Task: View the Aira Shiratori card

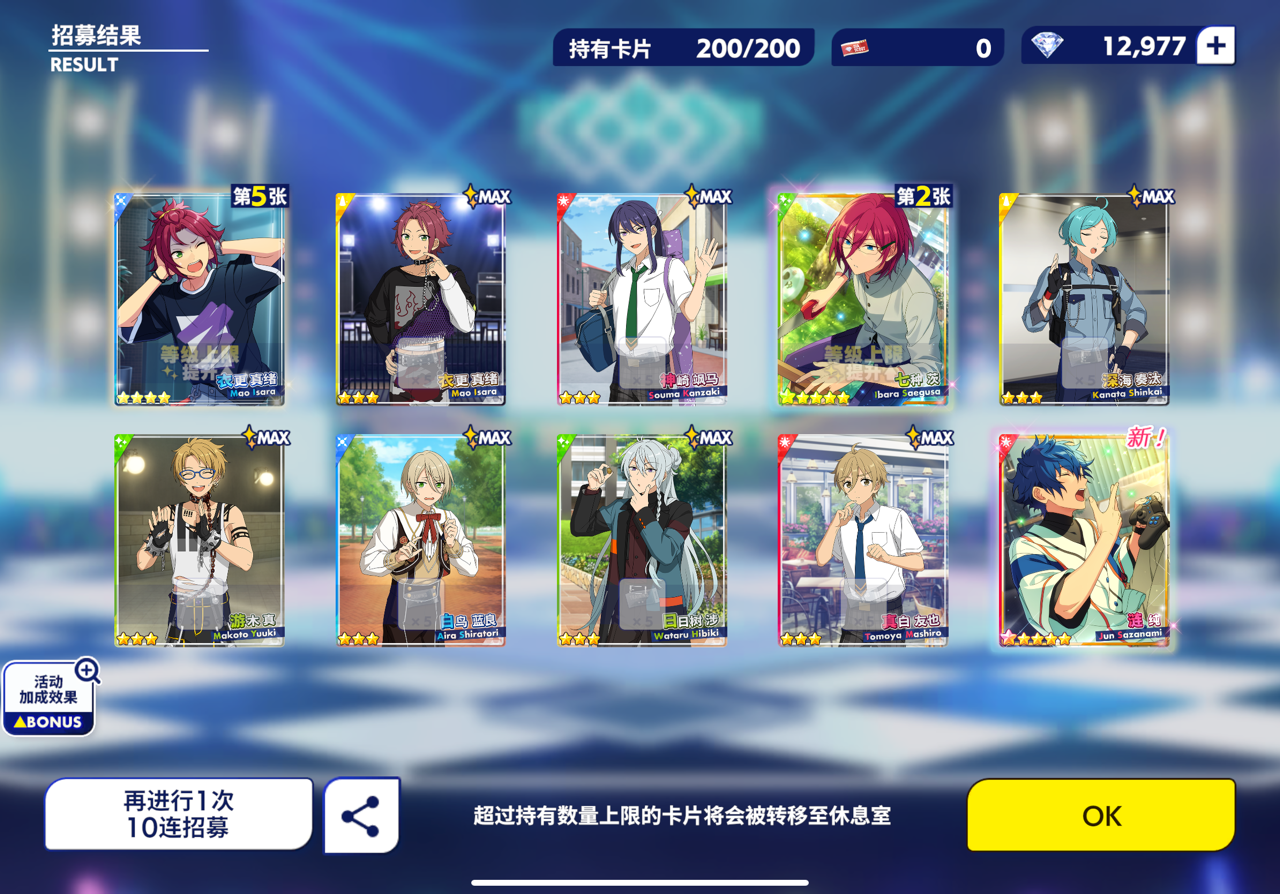Action: [421, 541]
